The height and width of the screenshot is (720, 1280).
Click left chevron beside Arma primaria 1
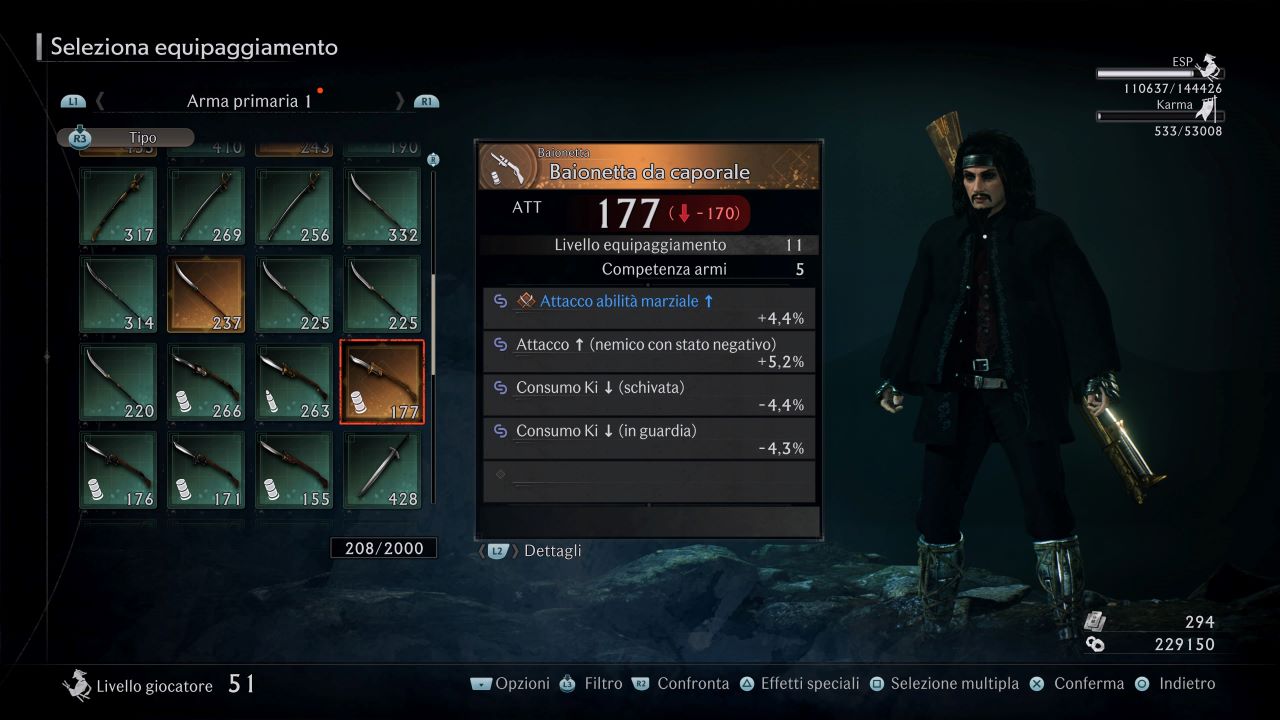99,100
